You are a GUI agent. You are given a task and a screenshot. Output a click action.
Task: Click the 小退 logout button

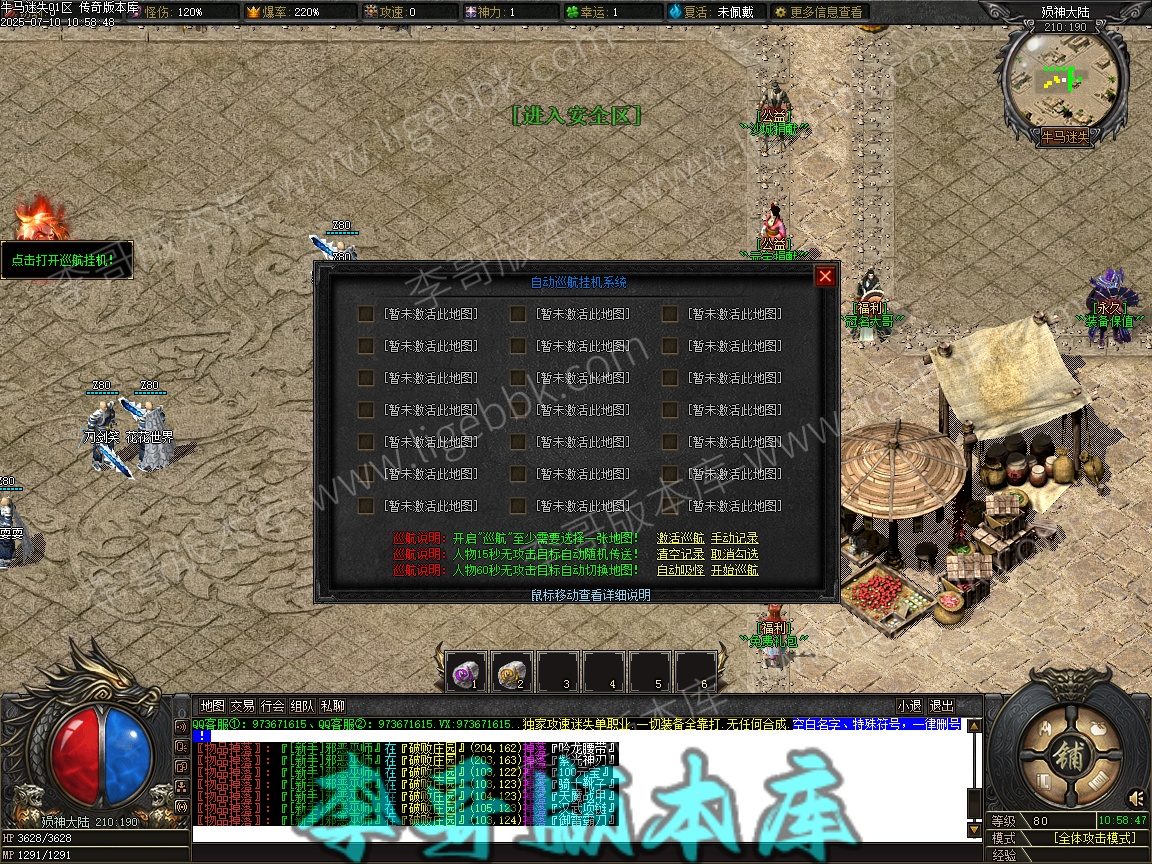point(909,706)
